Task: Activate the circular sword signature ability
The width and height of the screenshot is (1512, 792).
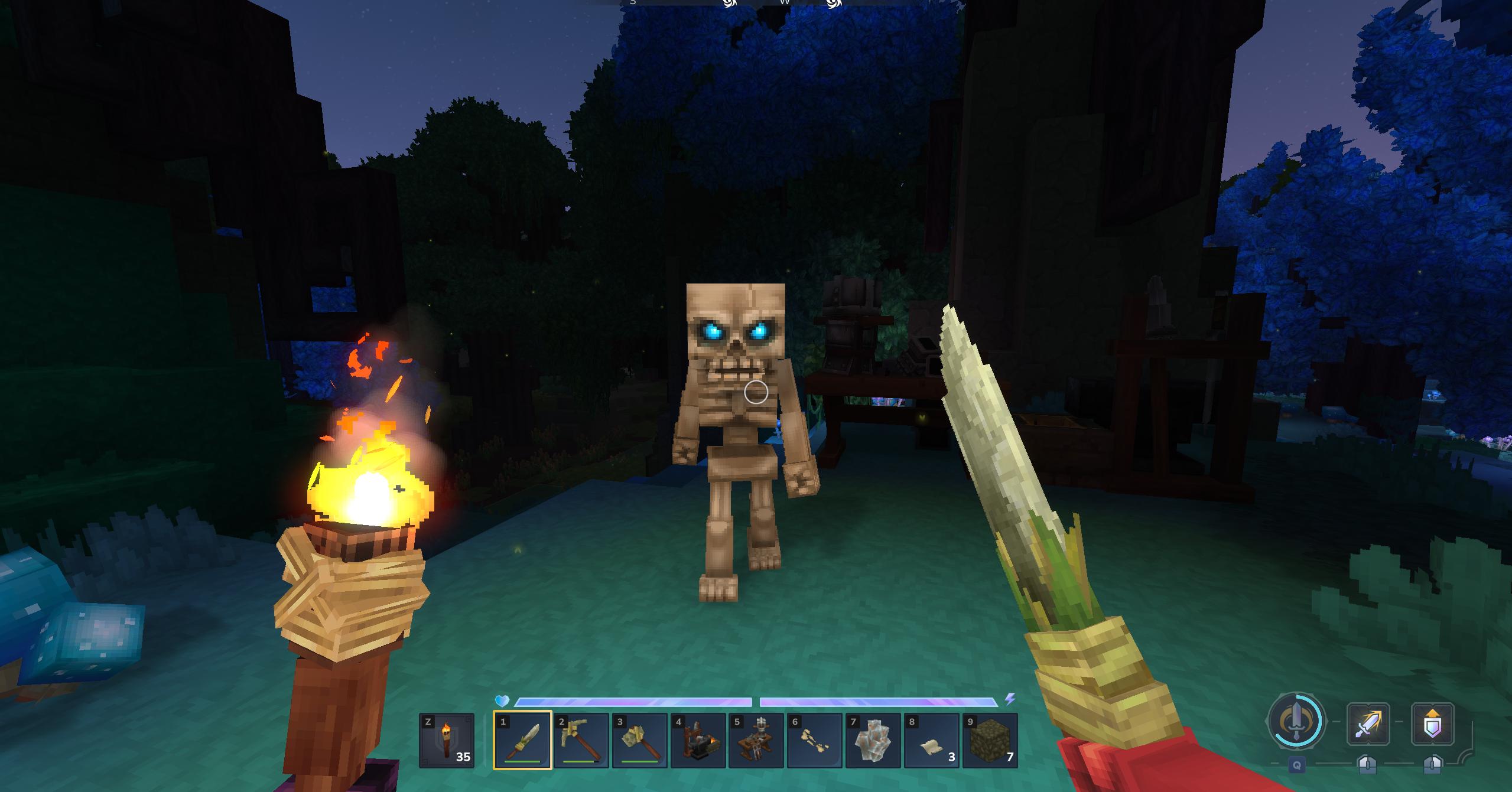Action: [x=1296, y=722]
